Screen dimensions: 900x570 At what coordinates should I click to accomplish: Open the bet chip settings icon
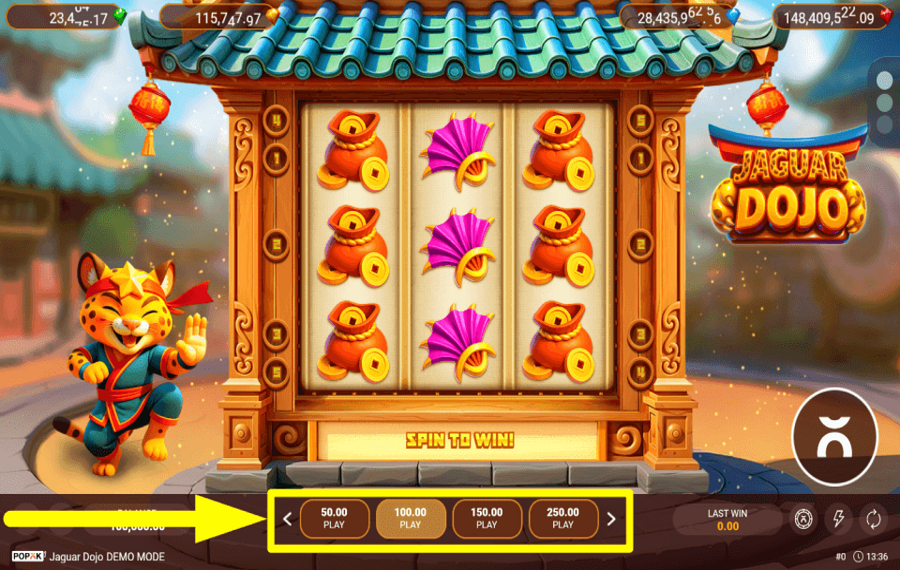tap(802, 518)
